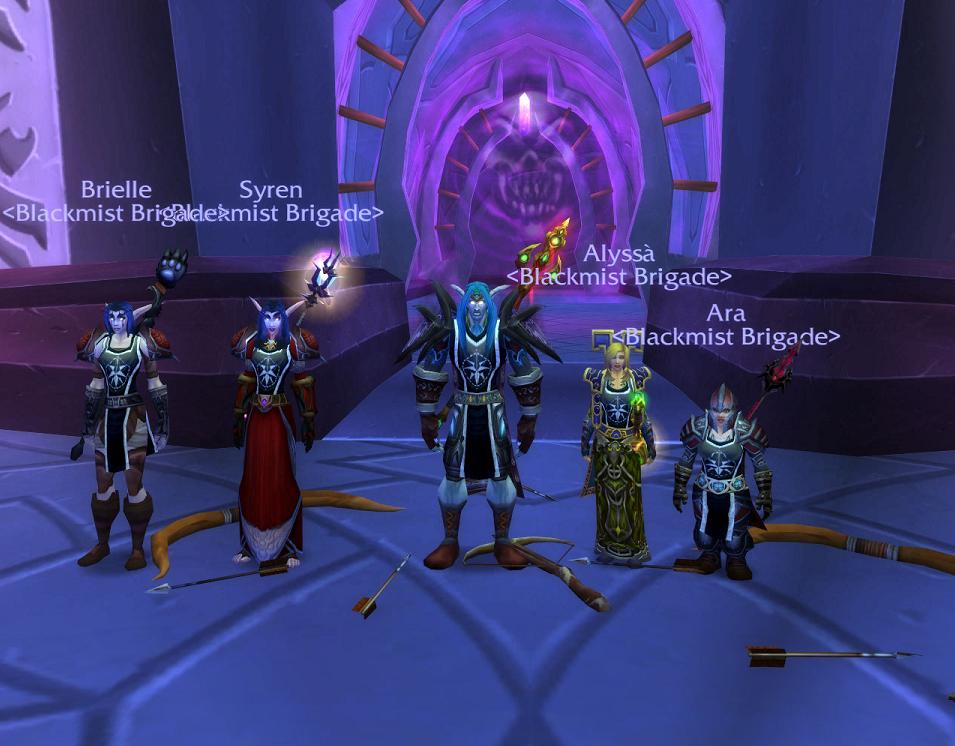Select Brielle's floating name label
This screenshot has height=746, width=955.
click(x=116, y=190)
